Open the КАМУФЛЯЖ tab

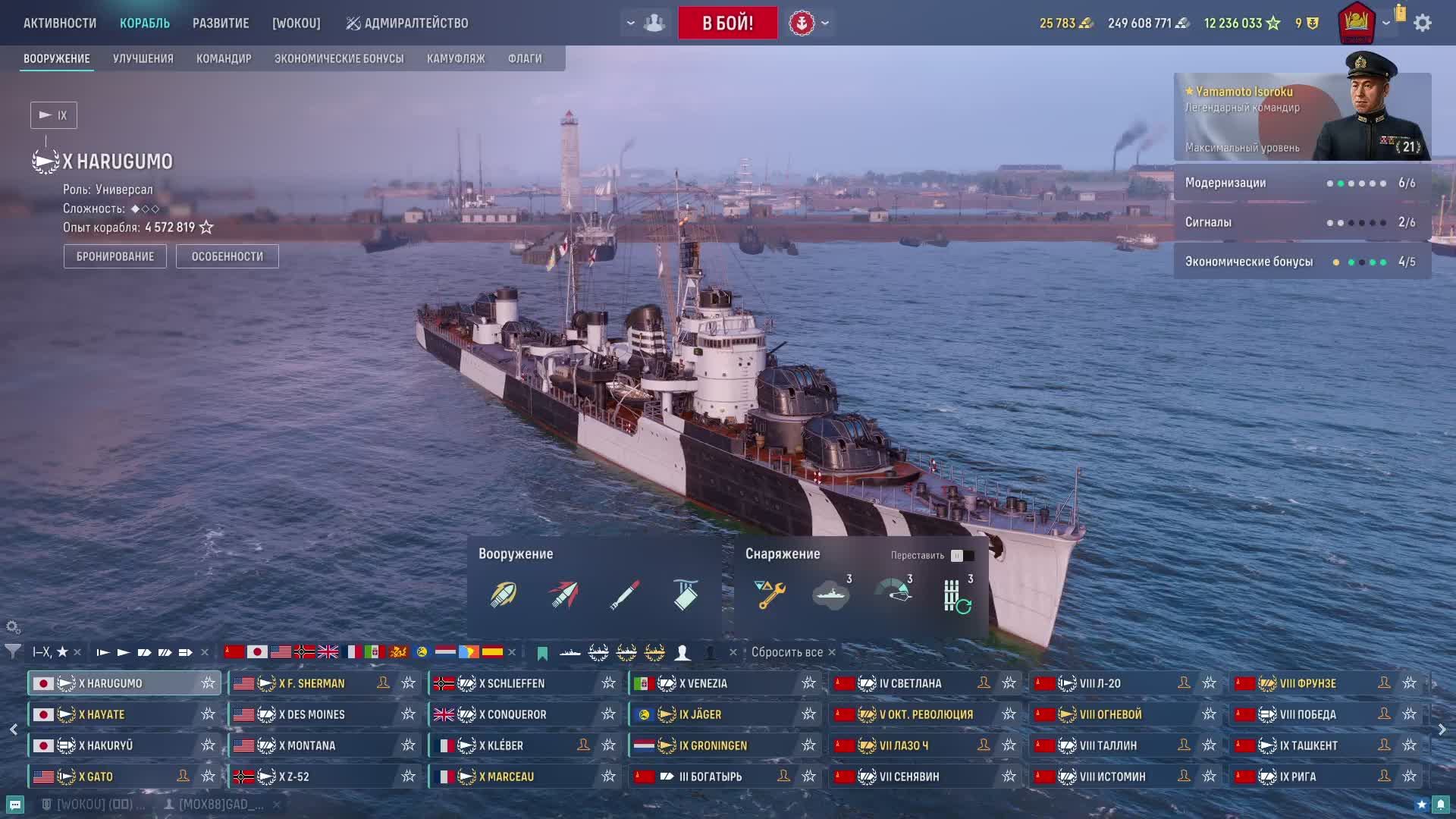[x=456, y=58]
